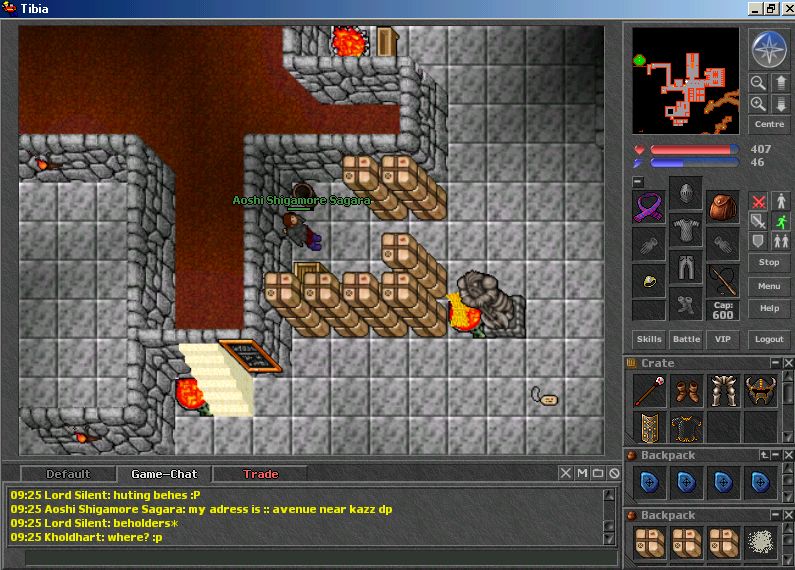Viewport: 795px width, 570px height.
Task: Select the horned helmet in the Crate
Action: [761, 390]
